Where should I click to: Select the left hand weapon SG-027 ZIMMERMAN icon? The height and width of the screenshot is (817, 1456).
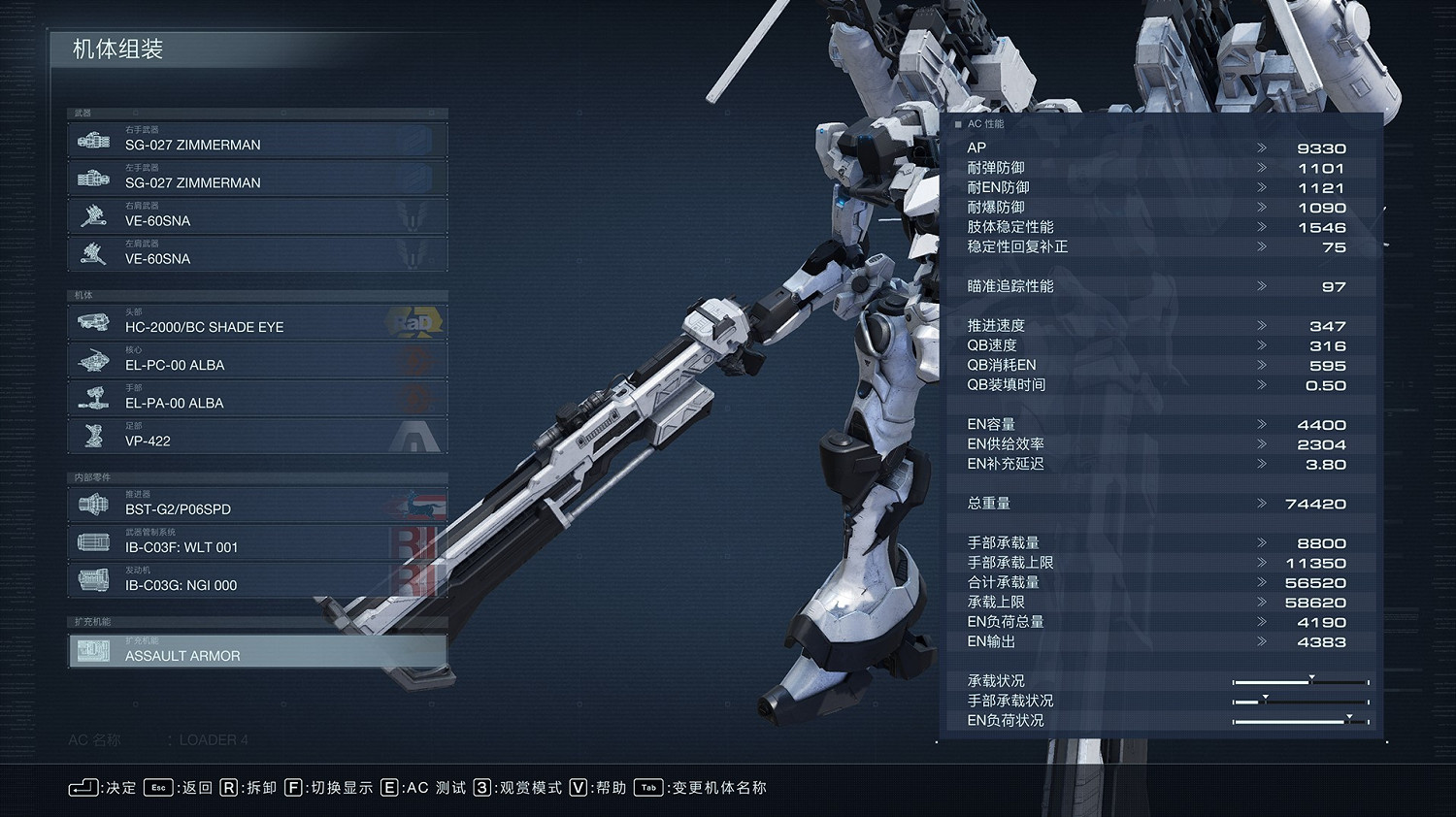pyautogui.click(x=92, y=178)
